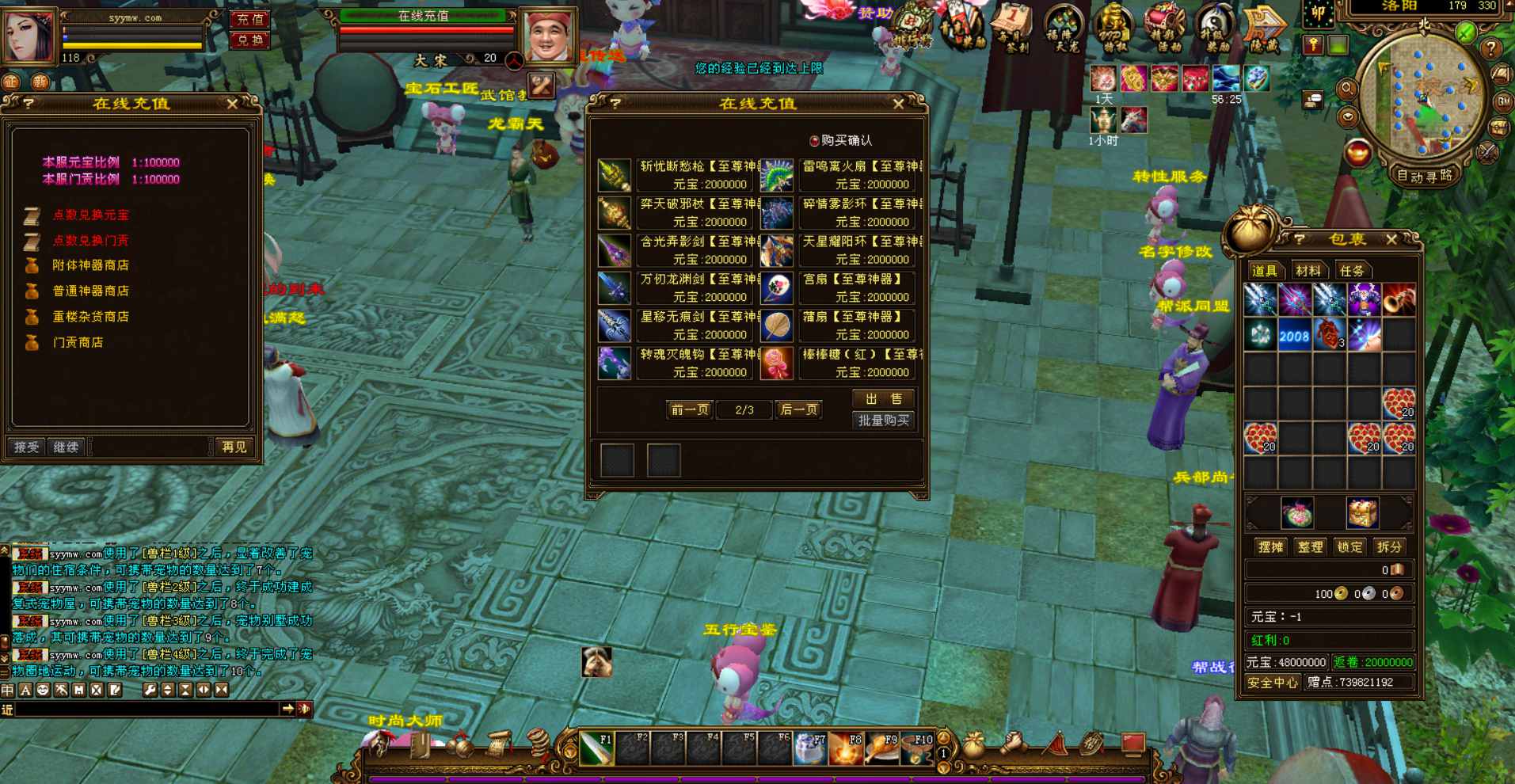Screen dimensions: 1515x784
Task: Close the left 在线充值 dialog
Action: pos(232,104)
